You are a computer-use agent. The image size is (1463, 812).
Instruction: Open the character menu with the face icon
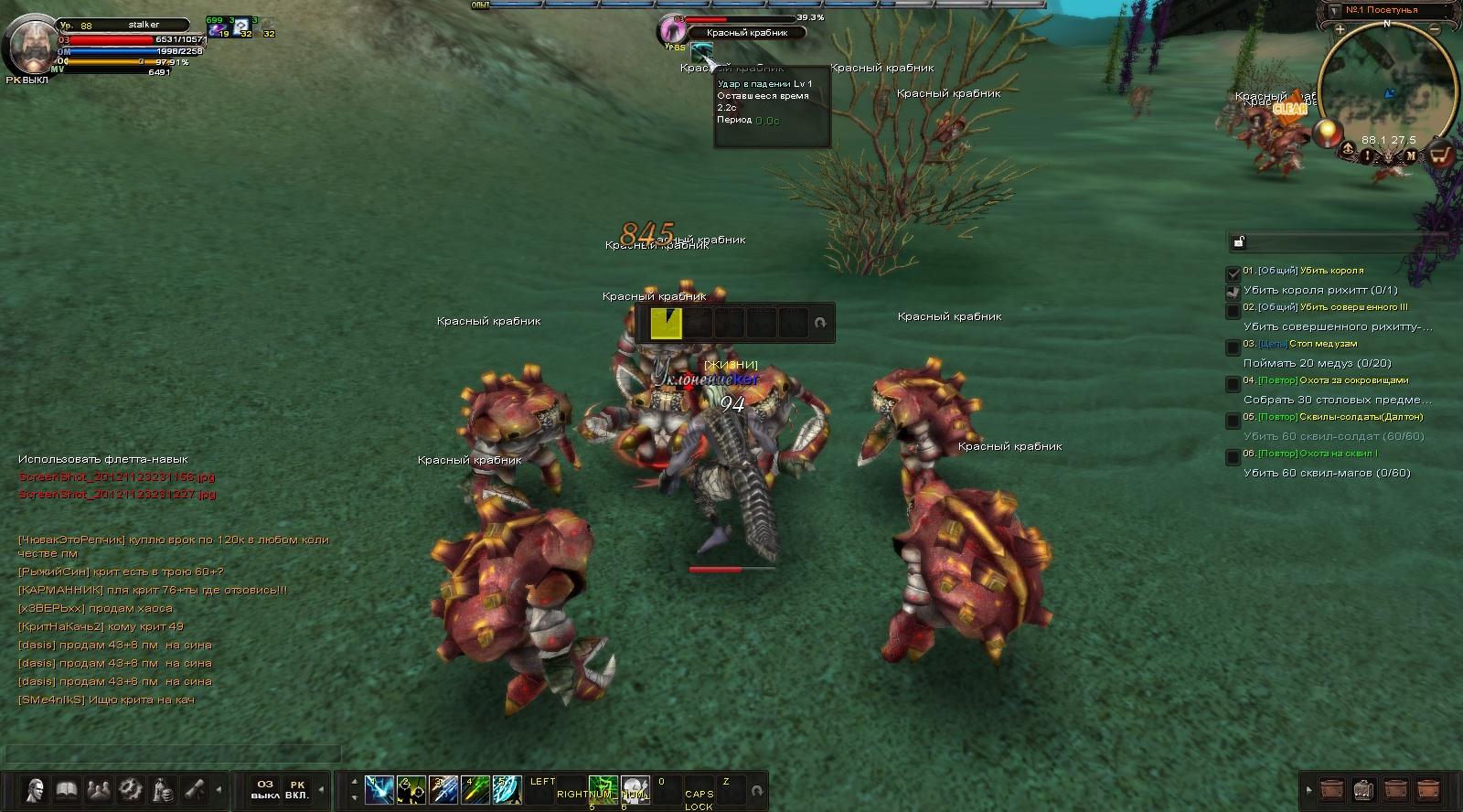pos(36,790)
